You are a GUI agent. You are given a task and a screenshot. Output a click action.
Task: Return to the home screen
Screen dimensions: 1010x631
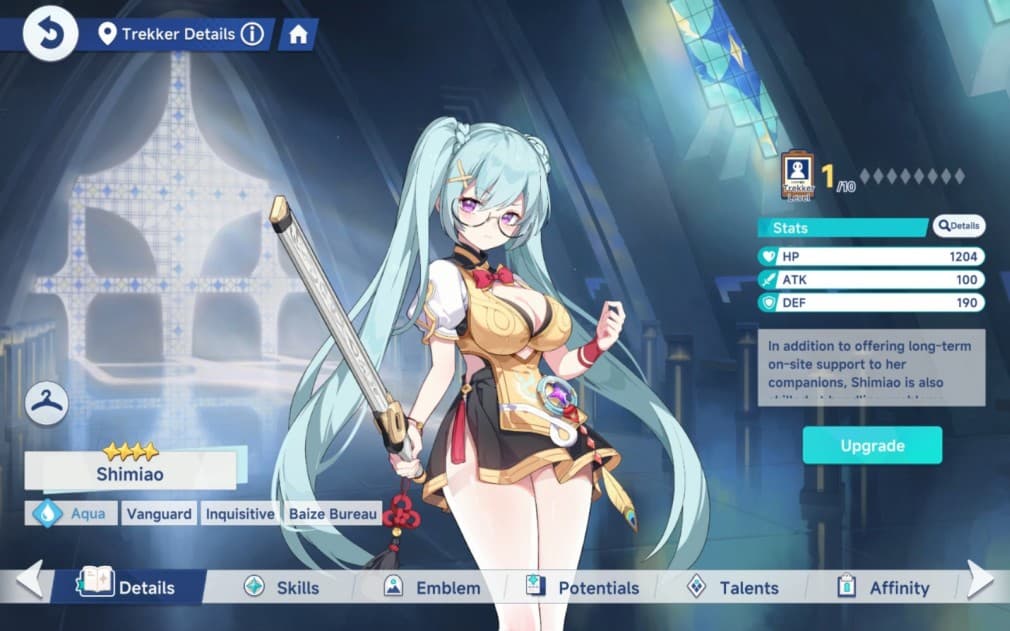click(297, 34)
